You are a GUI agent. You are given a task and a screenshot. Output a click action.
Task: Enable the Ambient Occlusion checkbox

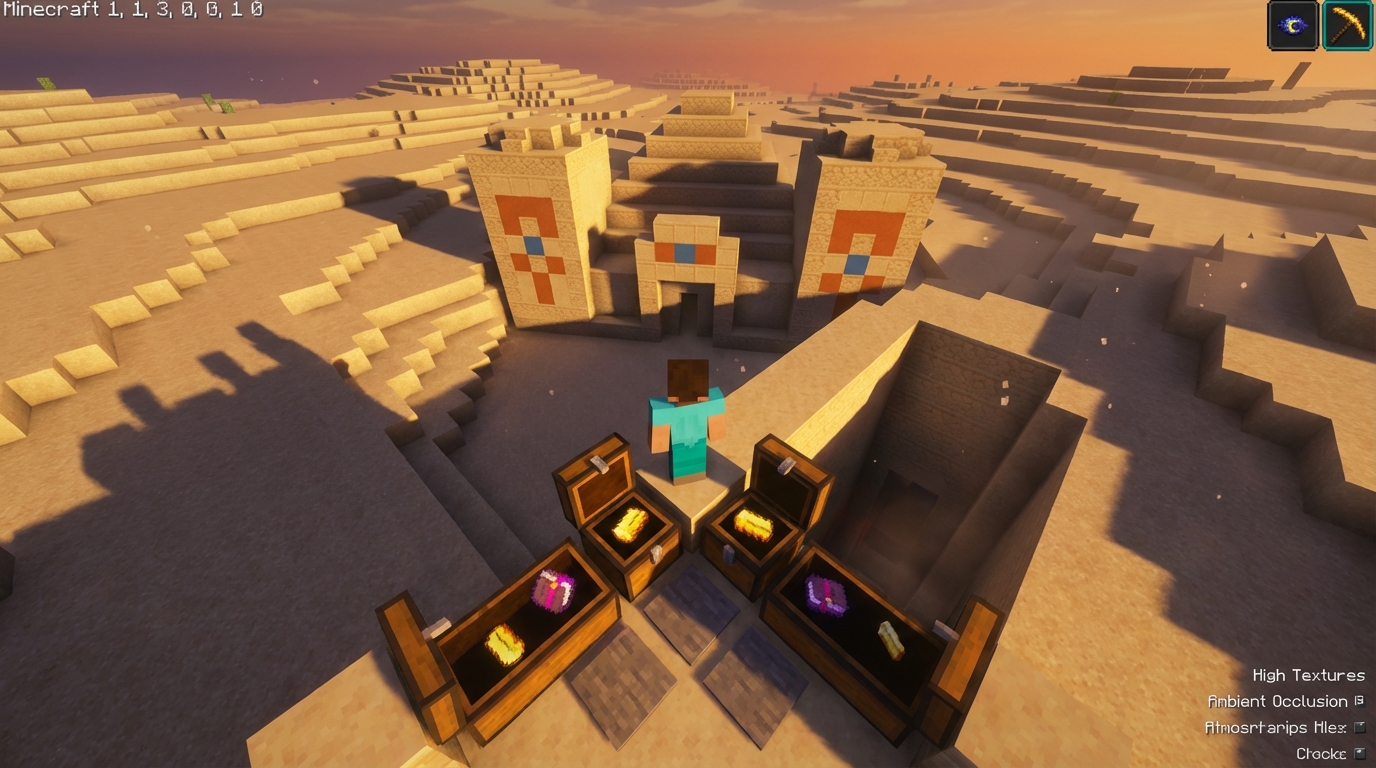click(x=1359, y=701)
